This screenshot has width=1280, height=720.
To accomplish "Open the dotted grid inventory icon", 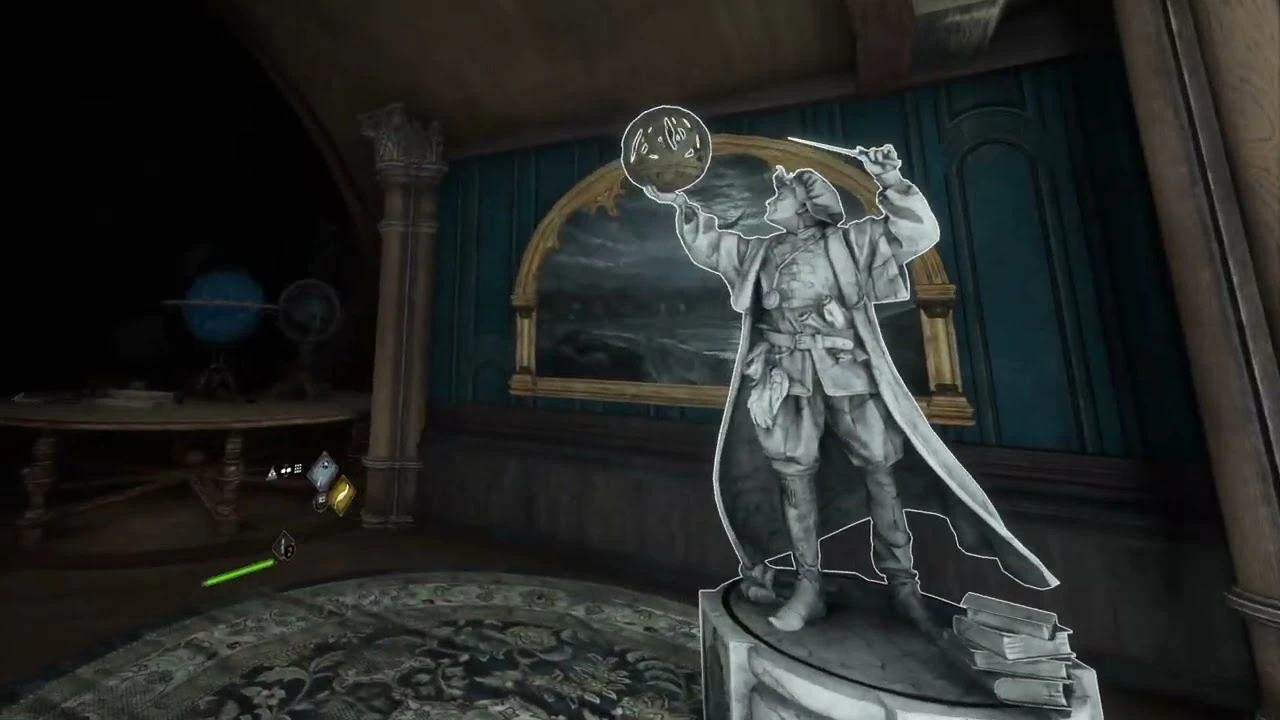I will click(x=298, y=469).
